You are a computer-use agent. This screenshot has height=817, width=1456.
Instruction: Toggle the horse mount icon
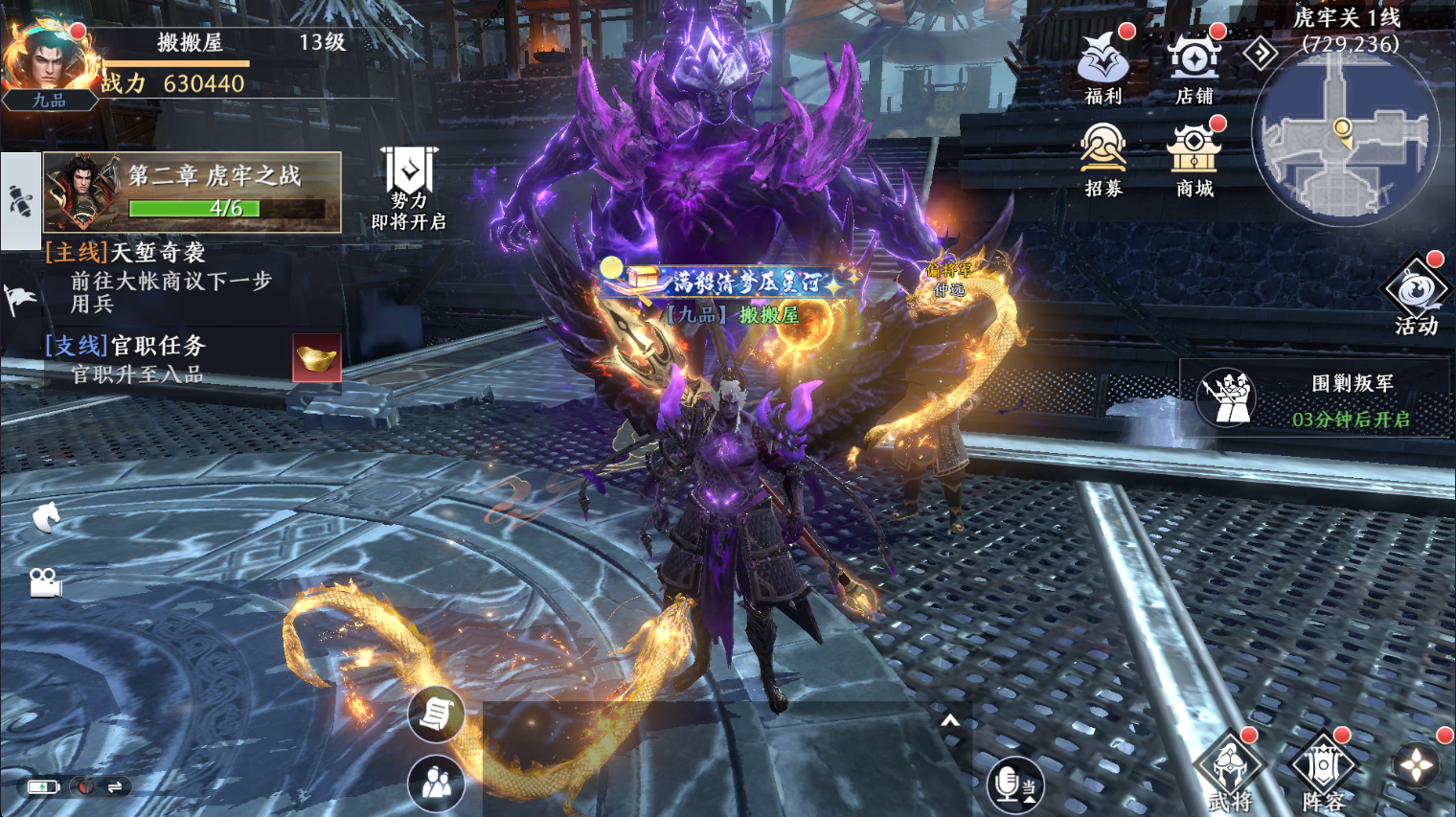46,517
